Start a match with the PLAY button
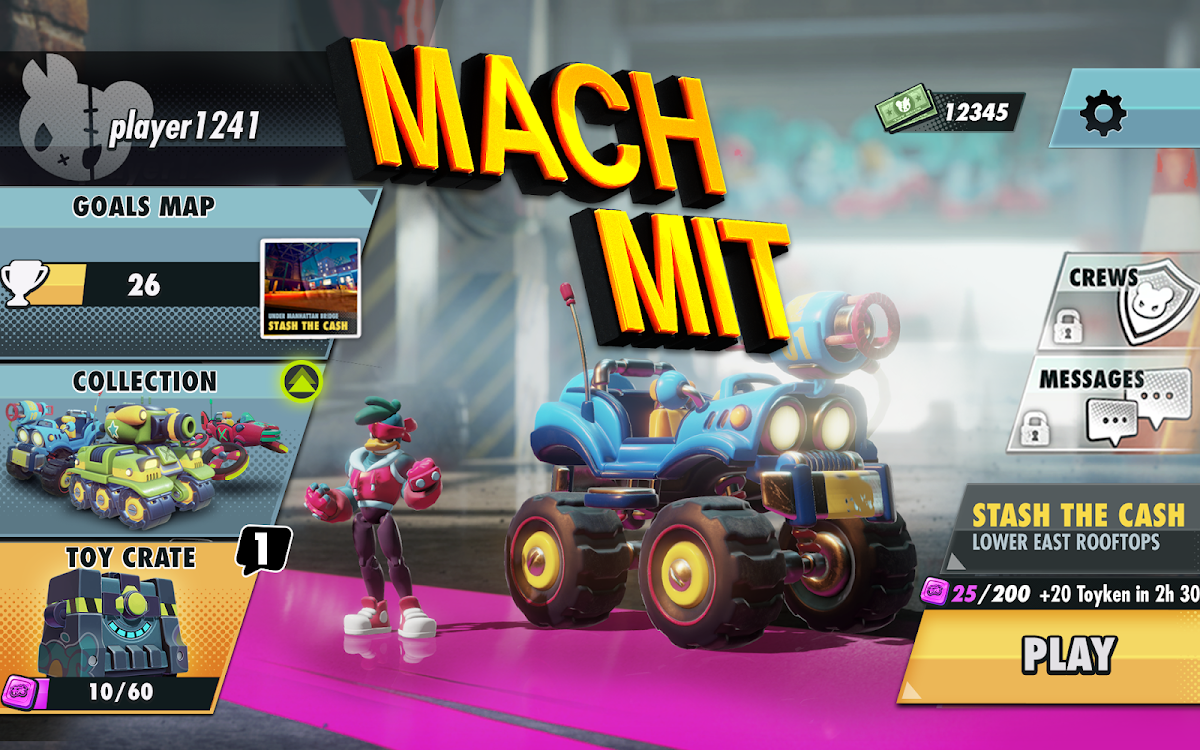The image size is (1200, 750). 1068,654
